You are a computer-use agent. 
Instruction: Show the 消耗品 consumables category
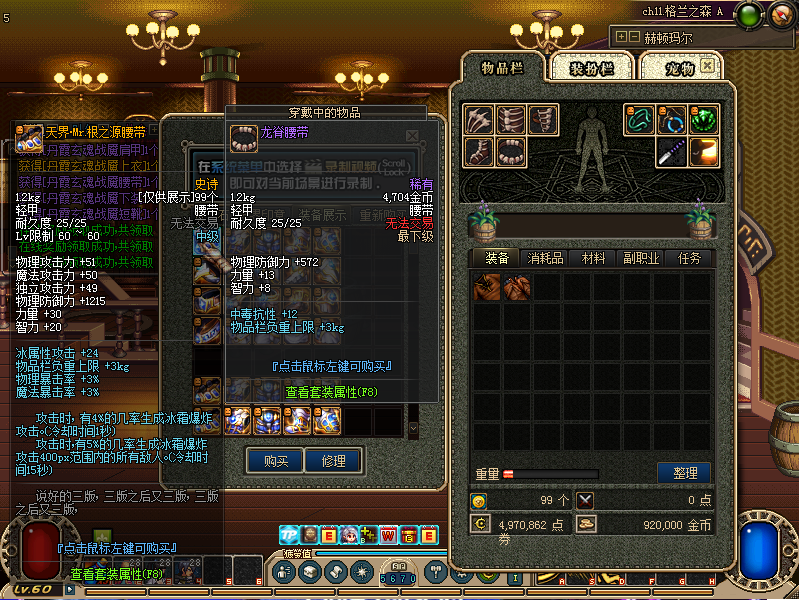click(x=545, y=258)
